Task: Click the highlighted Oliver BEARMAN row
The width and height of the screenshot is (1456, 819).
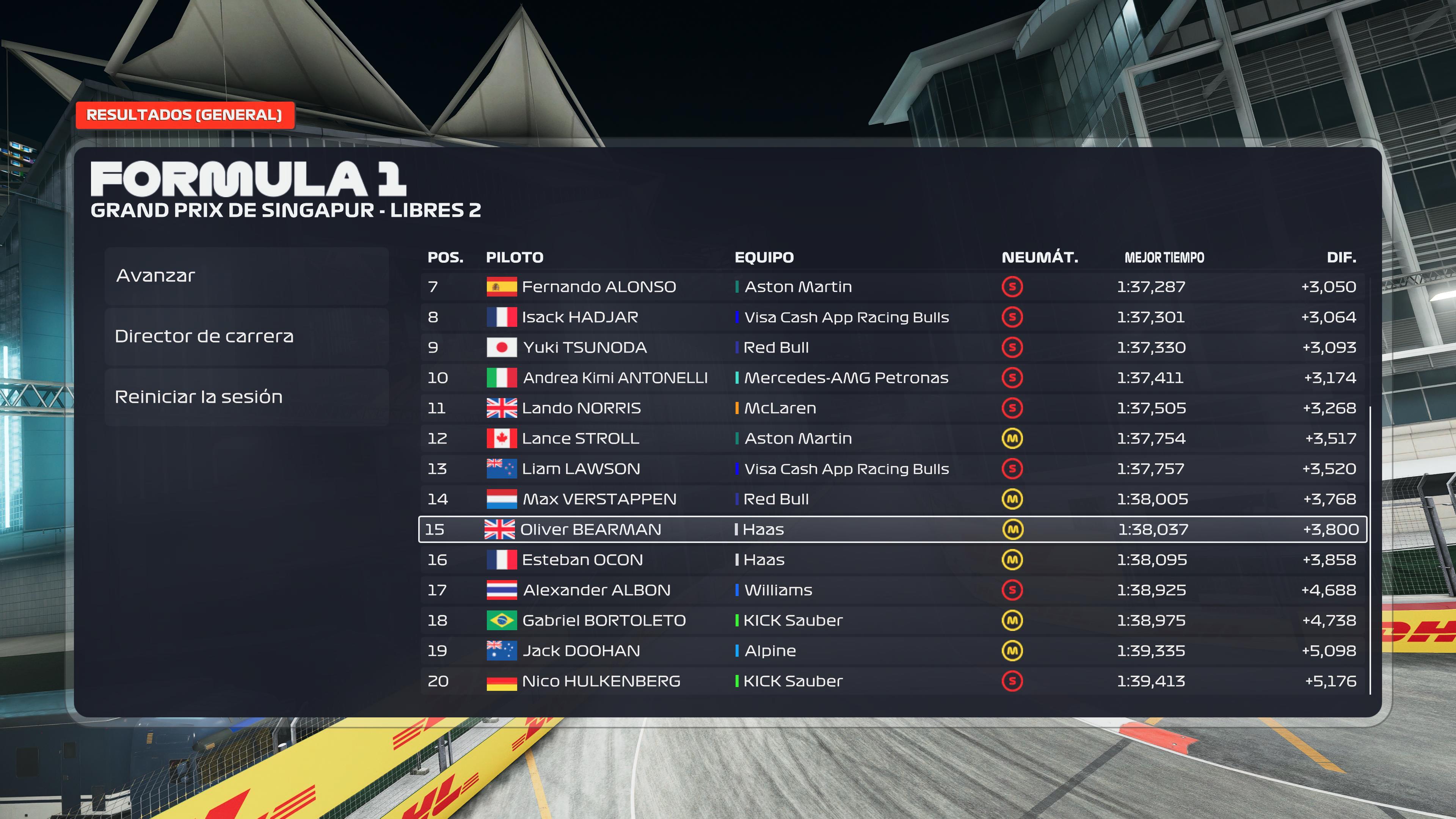Action: tap(892, 530)
